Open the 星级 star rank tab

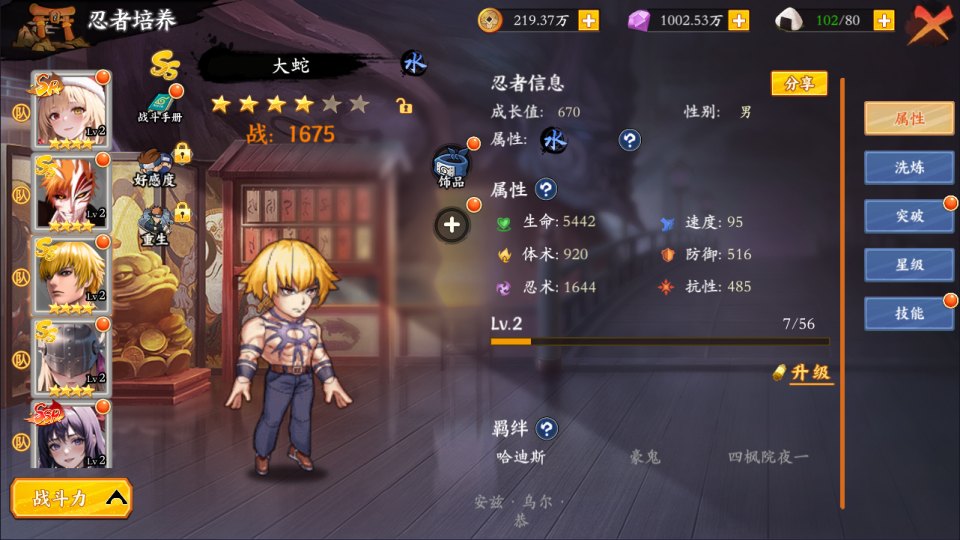(908, 264)
